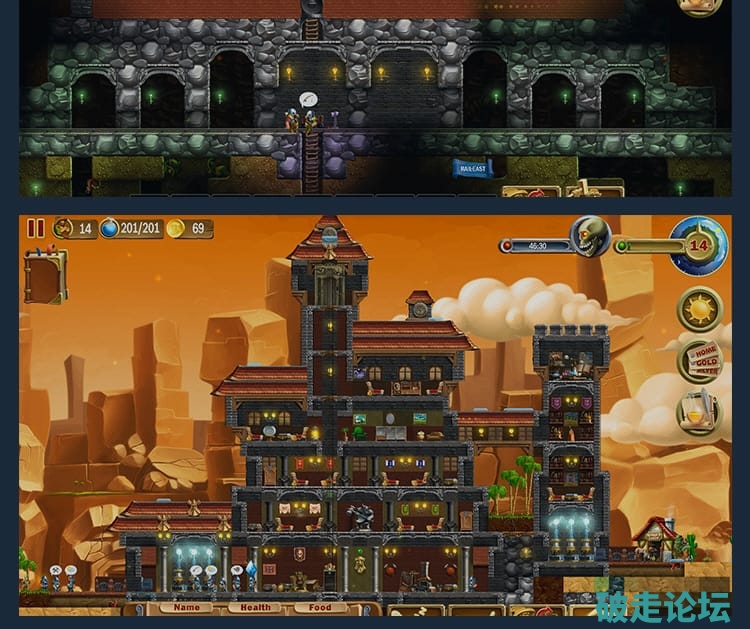Sort dwarves by Health column
This screenshot has width=750, height=629.
tap(255, 607)
